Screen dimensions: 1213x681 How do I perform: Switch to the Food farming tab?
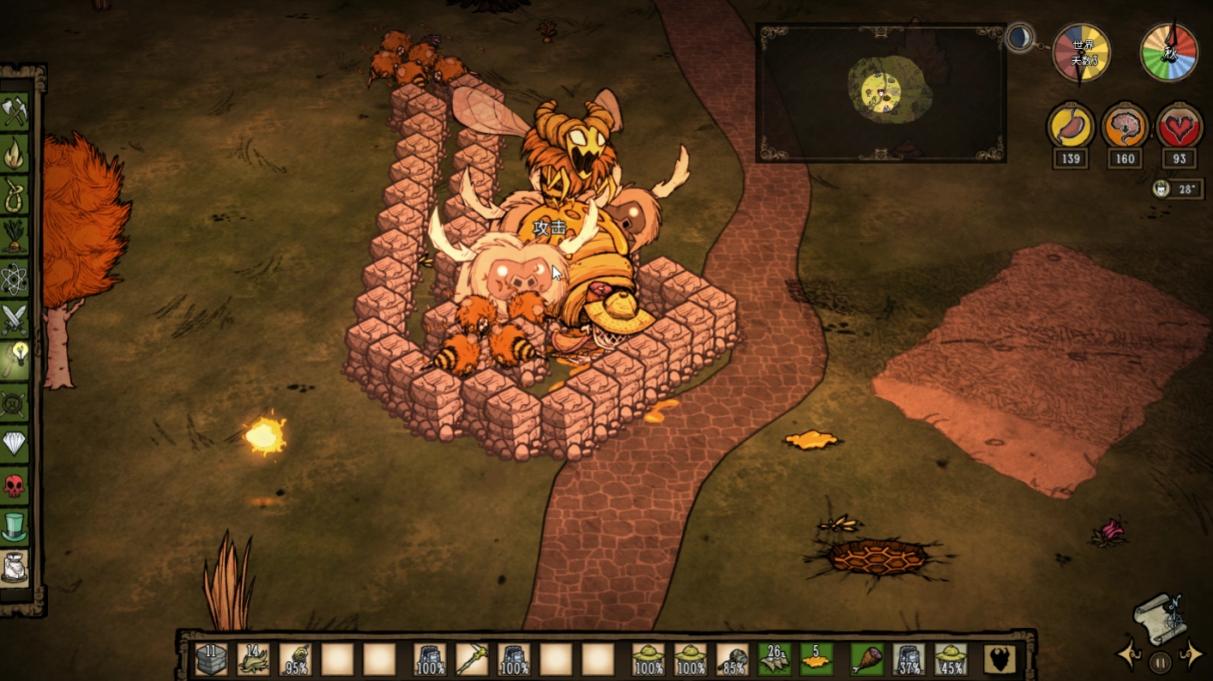coord(14,236)
